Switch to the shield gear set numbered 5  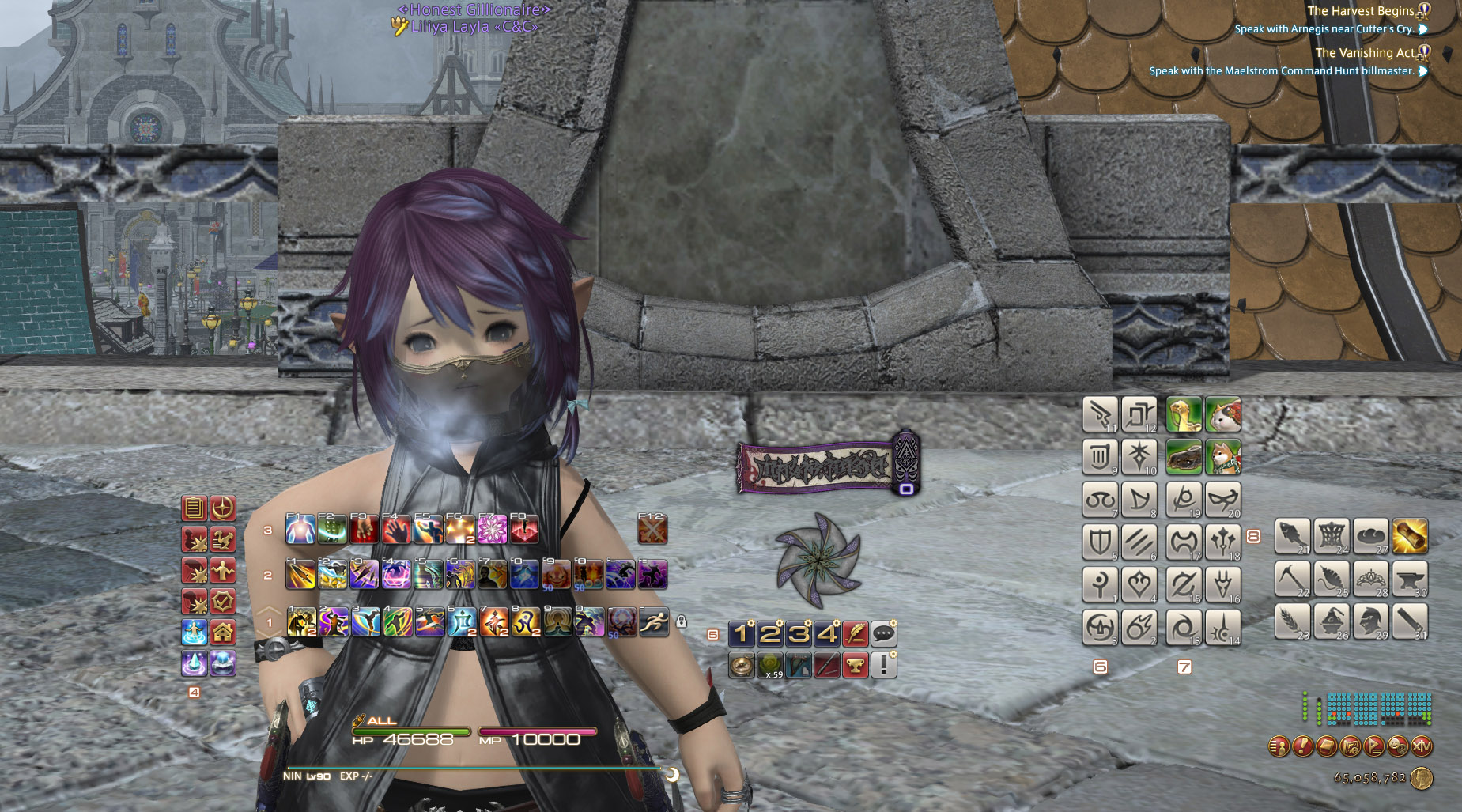click(x=1099, y=542)
